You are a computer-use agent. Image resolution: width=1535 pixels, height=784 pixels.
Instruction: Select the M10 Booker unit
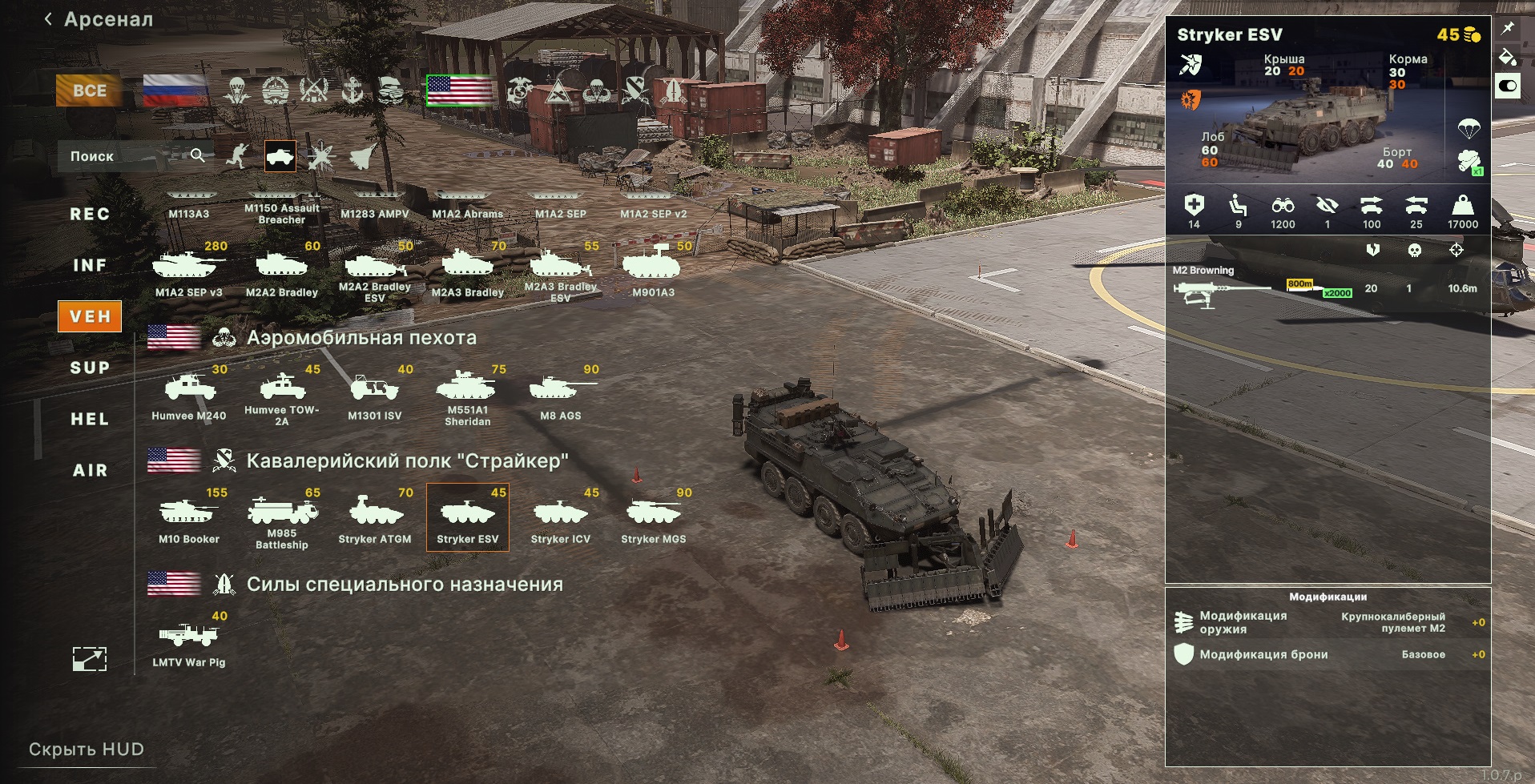[x=189, y=517]
